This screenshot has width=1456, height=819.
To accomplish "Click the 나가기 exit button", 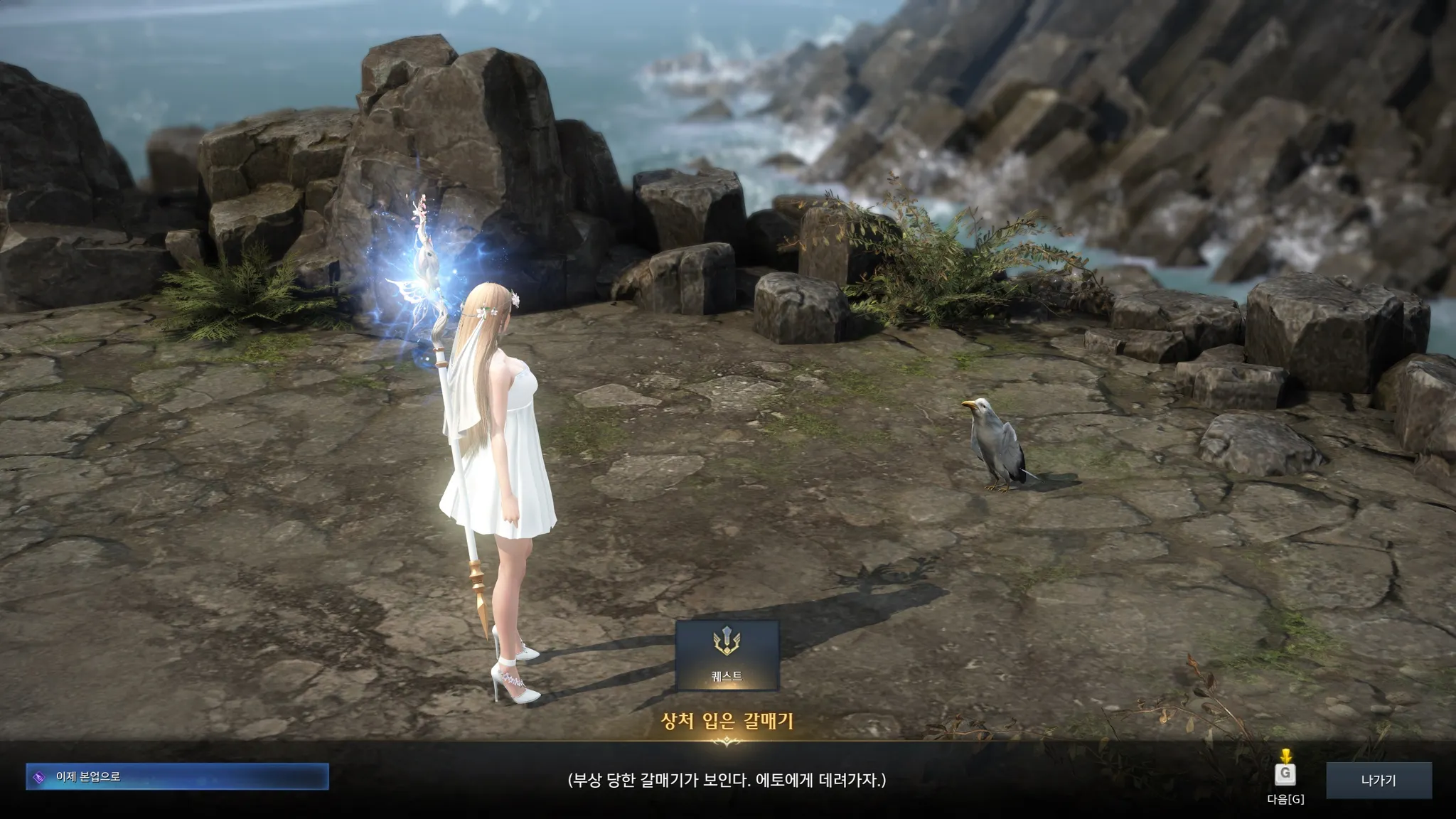I will pyautogui.click(x=1378, y=780).
